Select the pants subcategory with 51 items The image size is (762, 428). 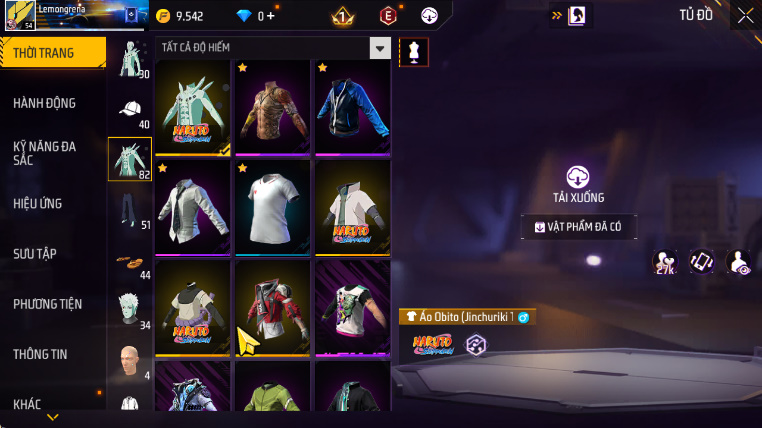[130, 210]
